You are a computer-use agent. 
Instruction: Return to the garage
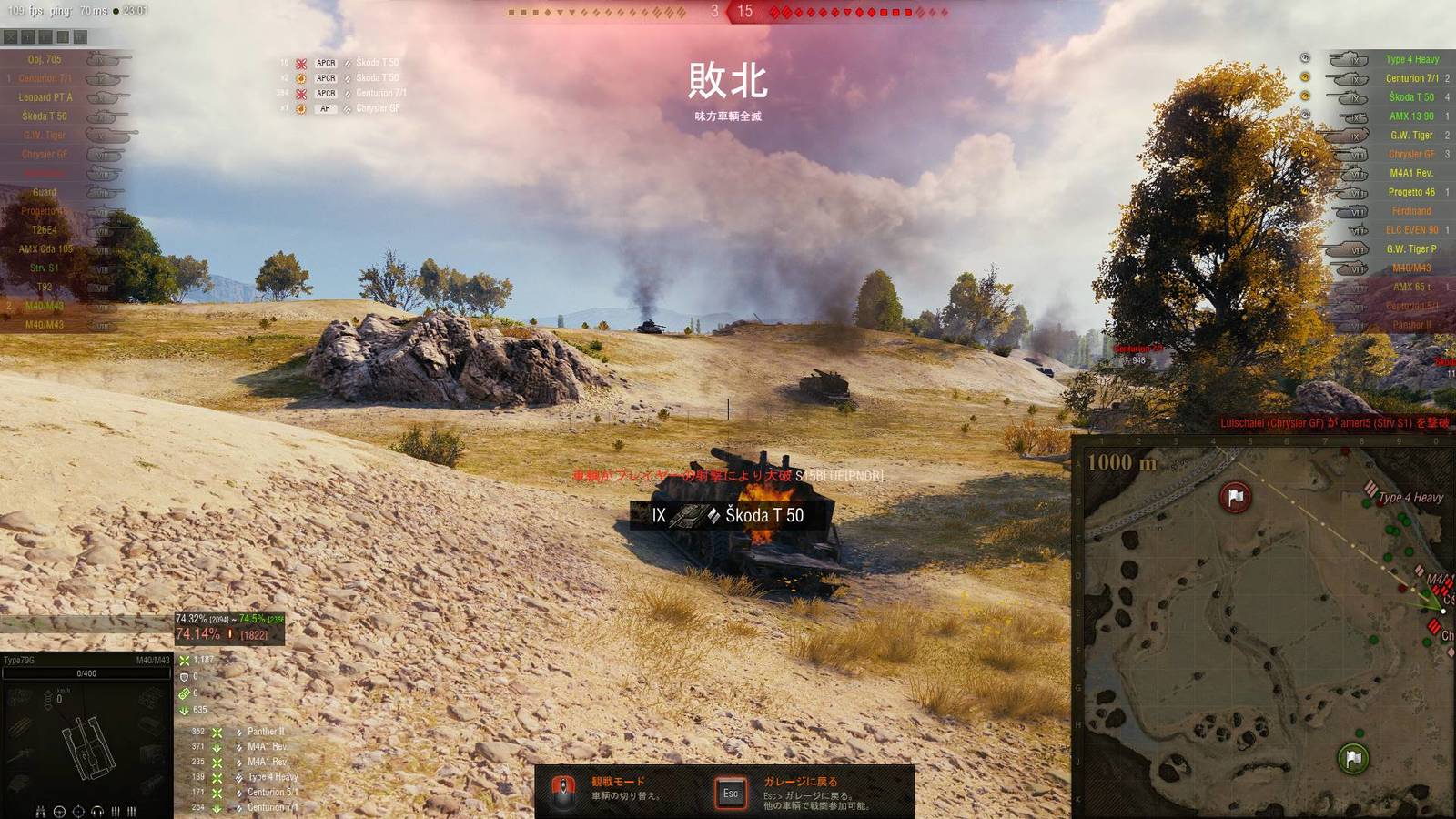[x=801, y=788]
